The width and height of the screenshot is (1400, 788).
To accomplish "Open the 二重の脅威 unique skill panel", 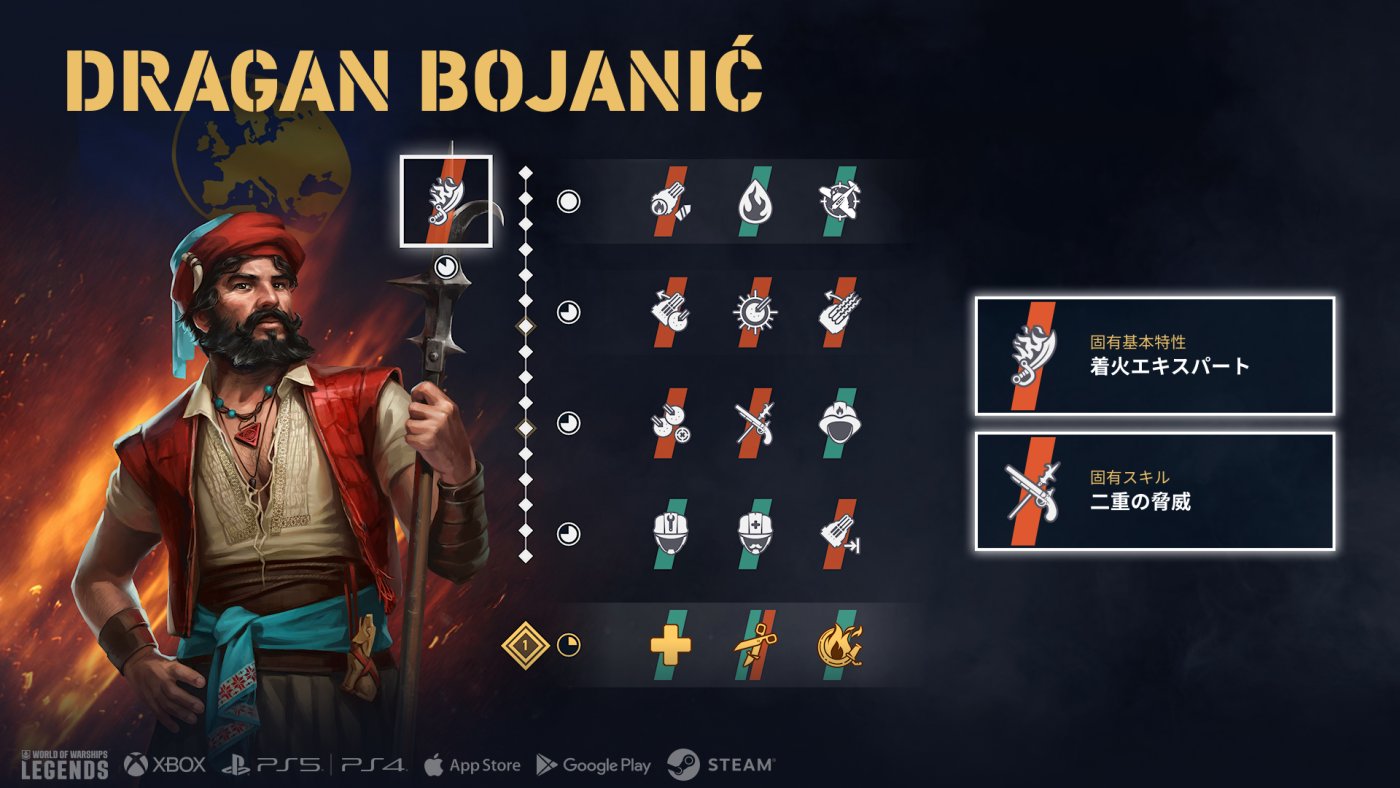I will tap(1155, 492).
